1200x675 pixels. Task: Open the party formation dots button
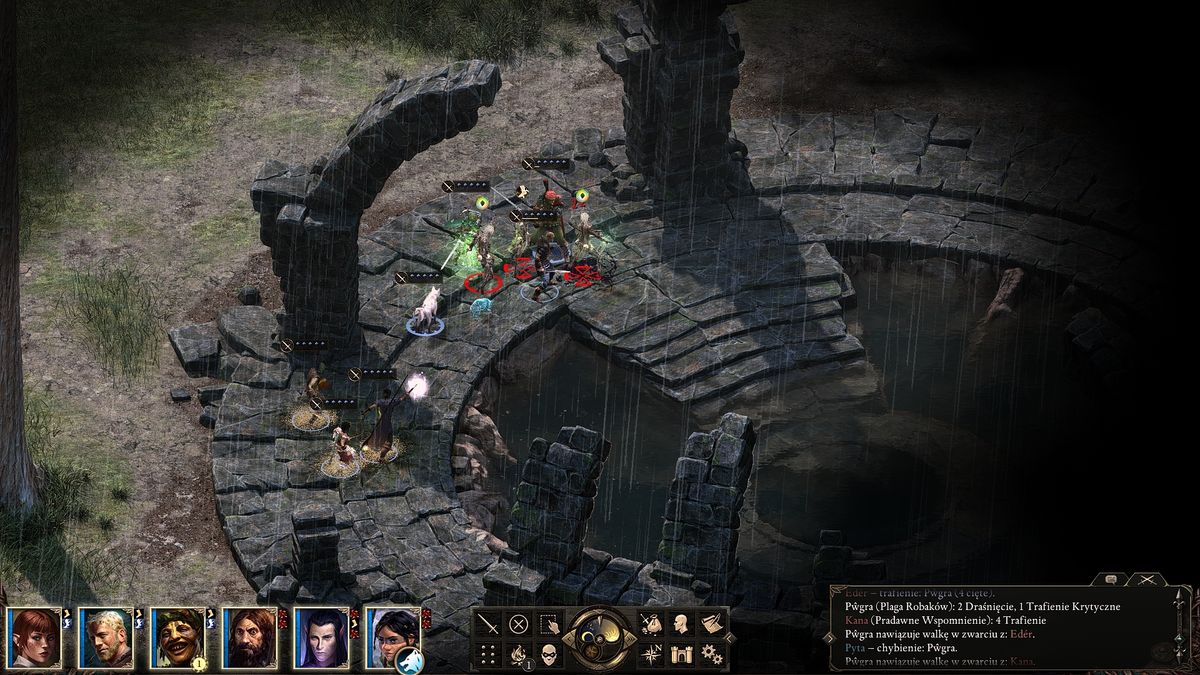point(488,655)
